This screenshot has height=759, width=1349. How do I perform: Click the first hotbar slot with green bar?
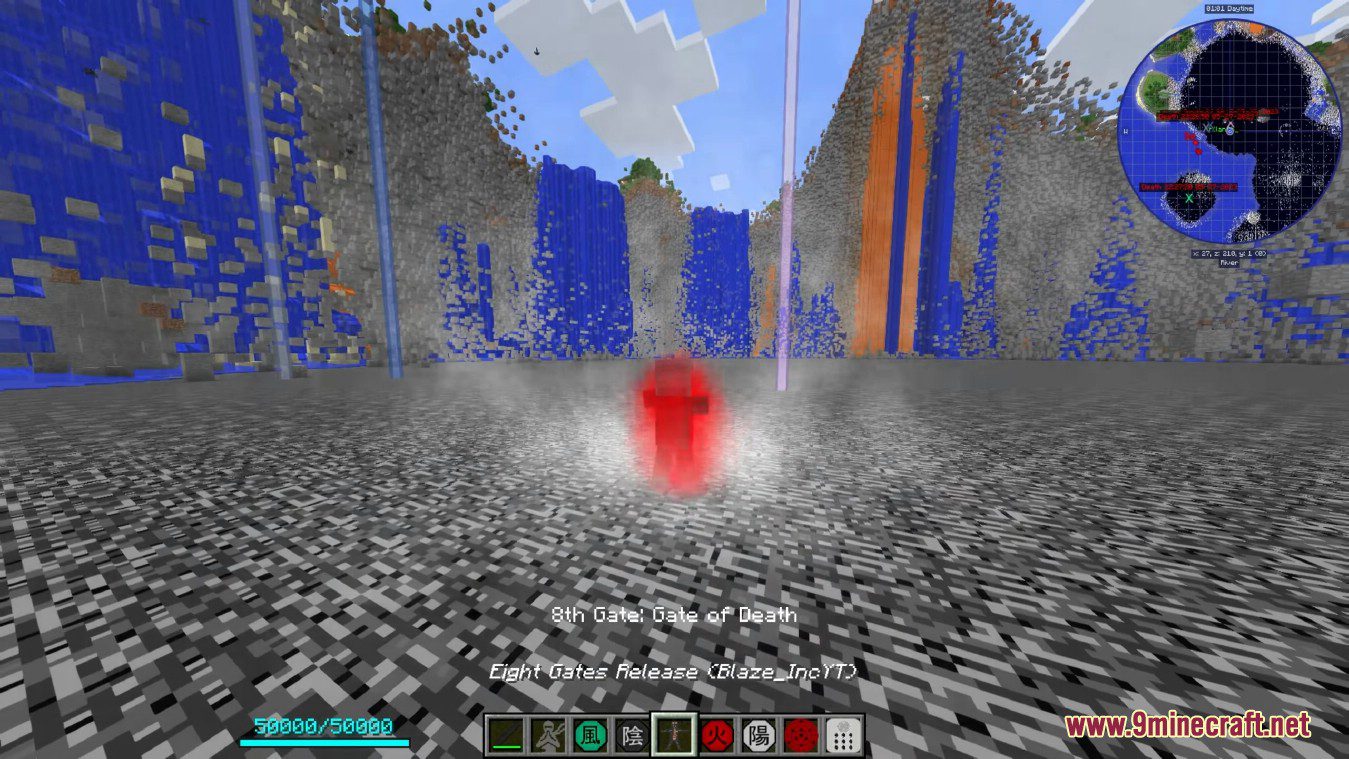[x=505, y=735]
